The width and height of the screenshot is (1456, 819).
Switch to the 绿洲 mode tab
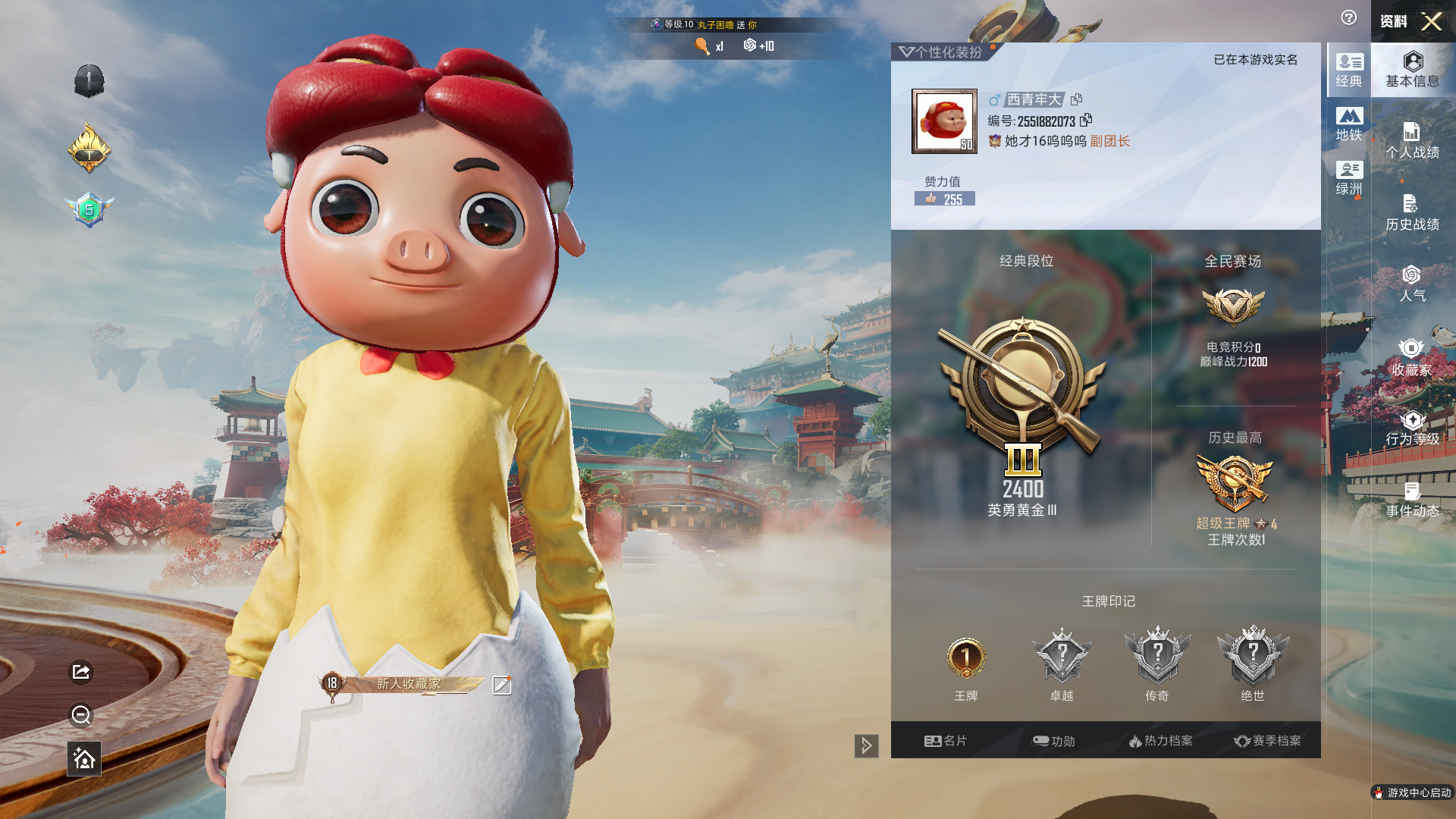click(1349, 178)
